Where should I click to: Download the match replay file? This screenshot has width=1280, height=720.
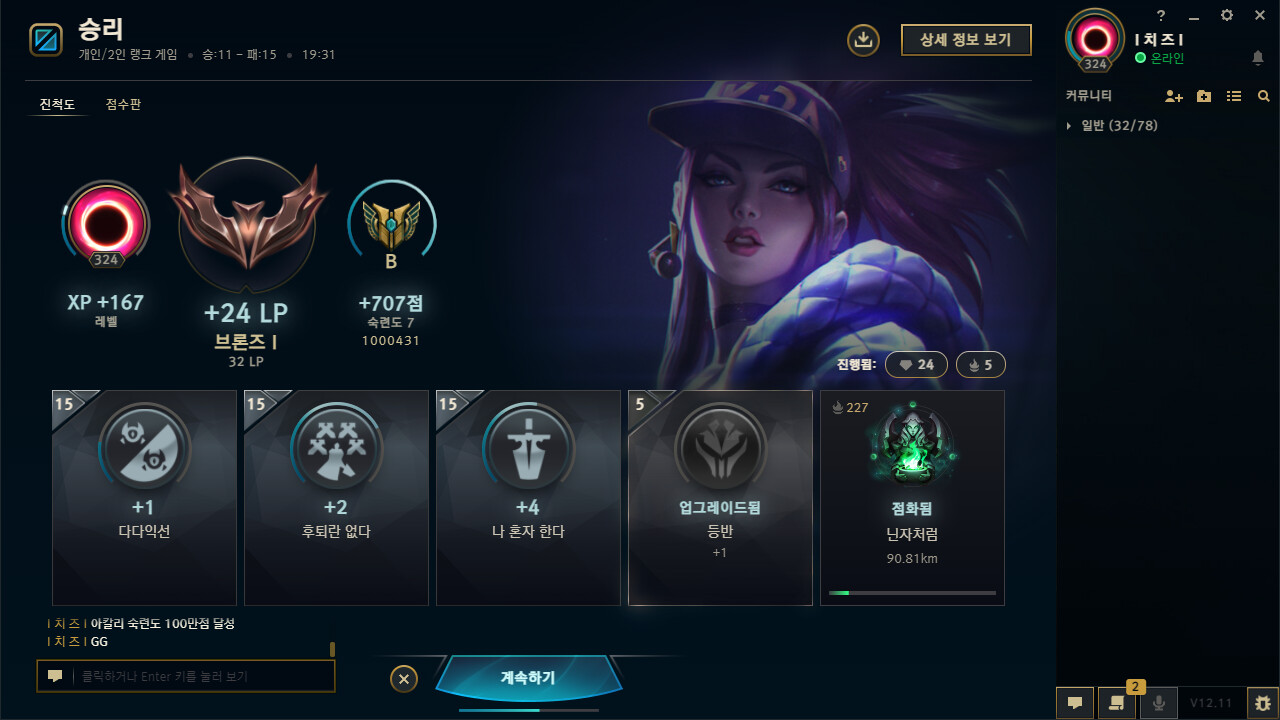(863, 39)
